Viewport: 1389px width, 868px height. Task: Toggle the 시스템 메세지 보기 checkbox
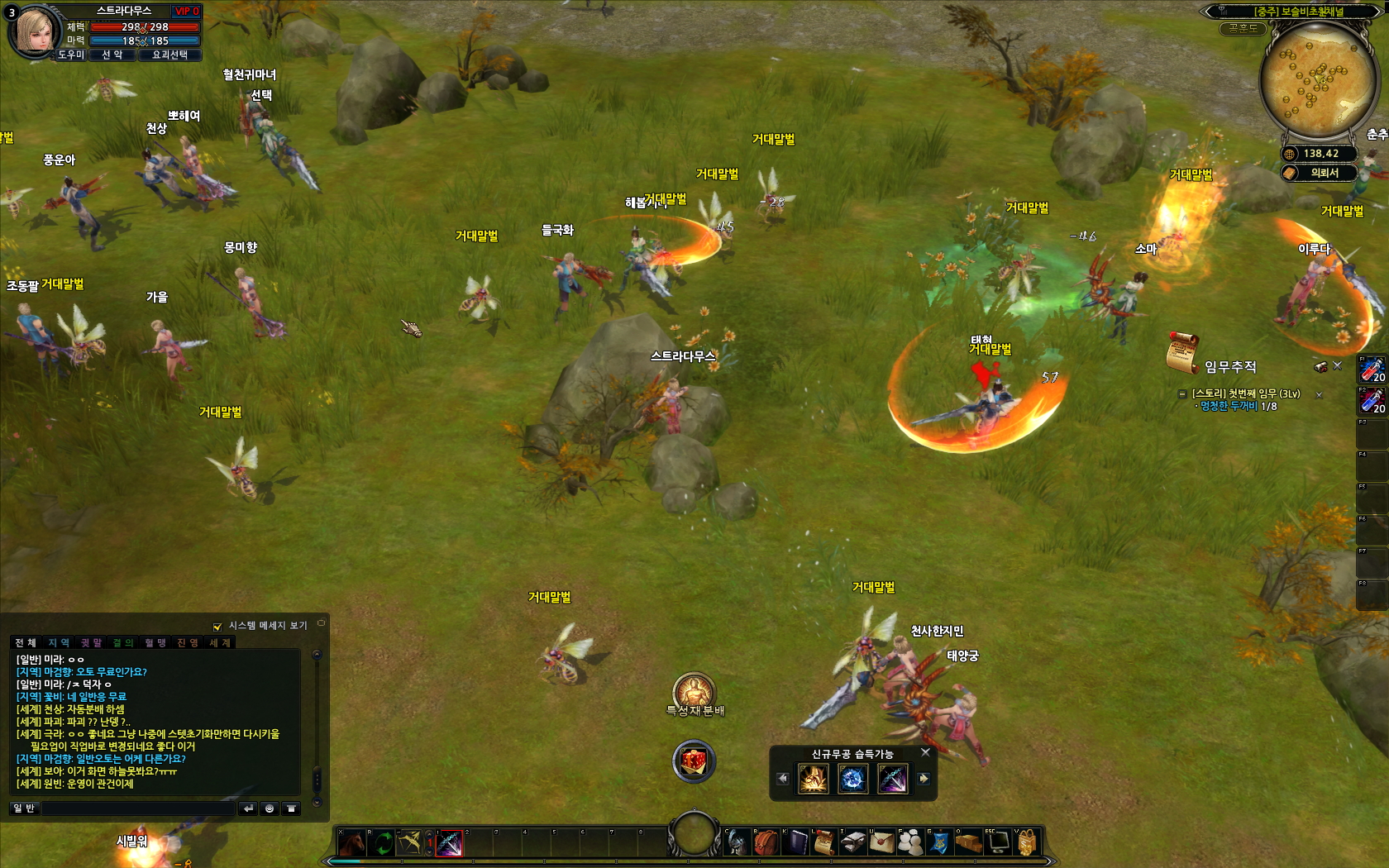coord(217,627)
